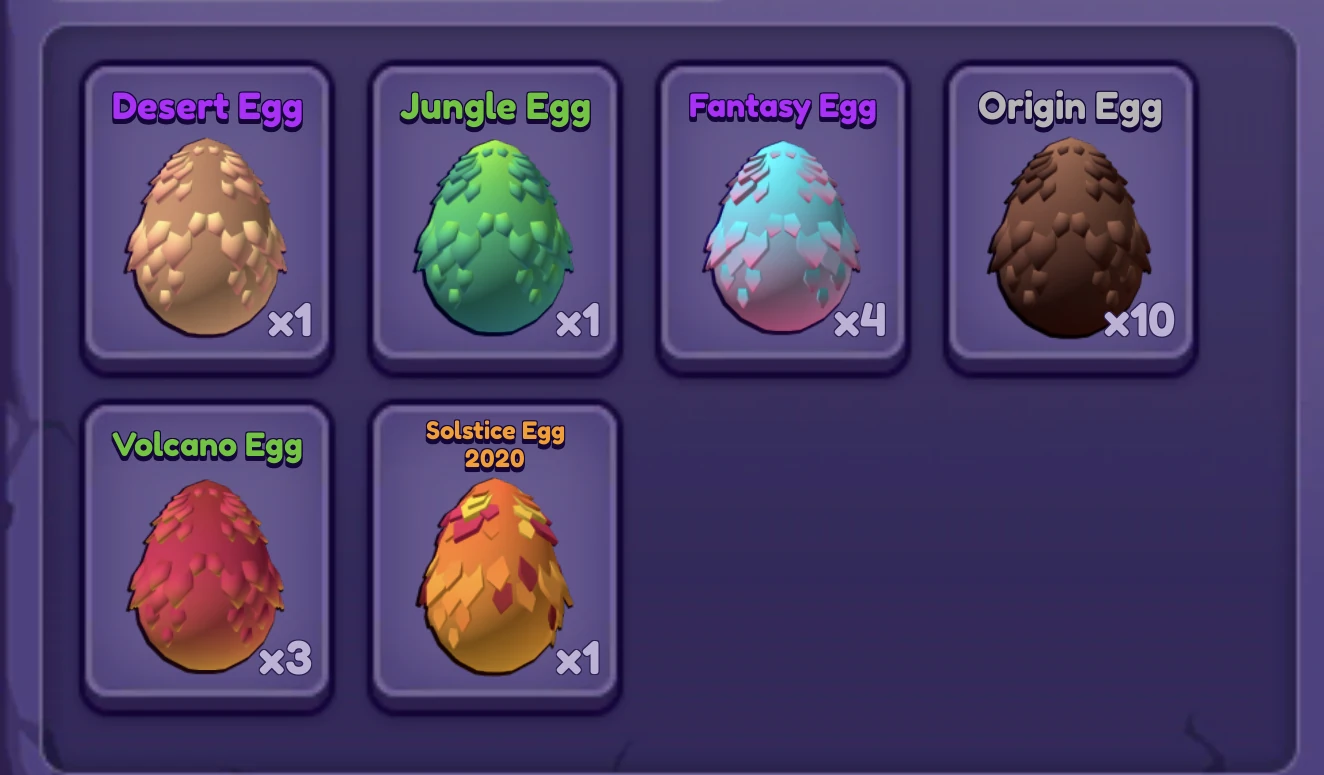Click the Fantasy Egg card
The height and width of the screenshot is (775, 1324).
click(x=784, y=215)
